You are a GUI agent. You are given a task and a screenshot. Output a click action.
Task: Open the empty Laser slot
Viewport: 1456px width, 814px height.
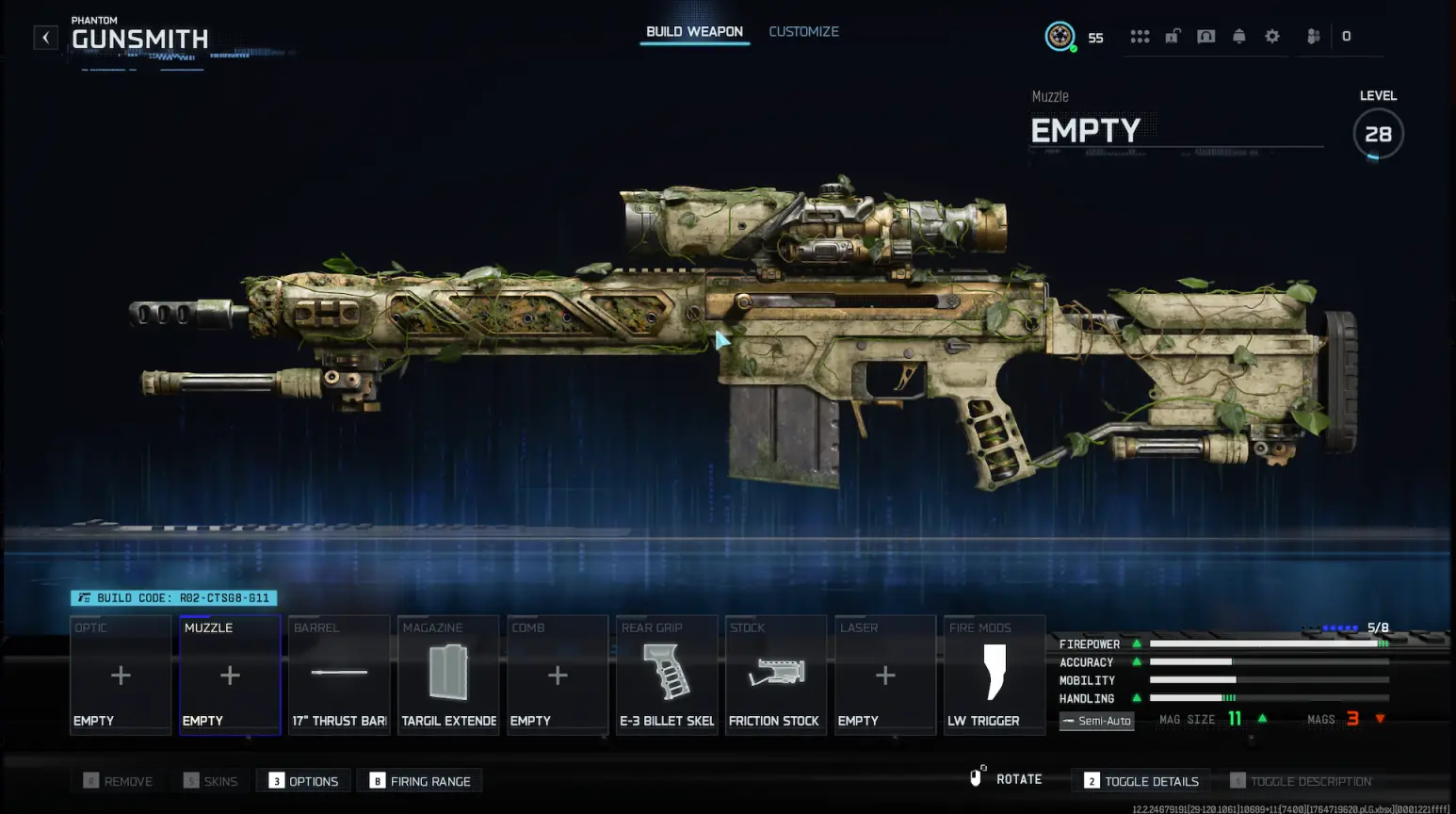point(884,674)
